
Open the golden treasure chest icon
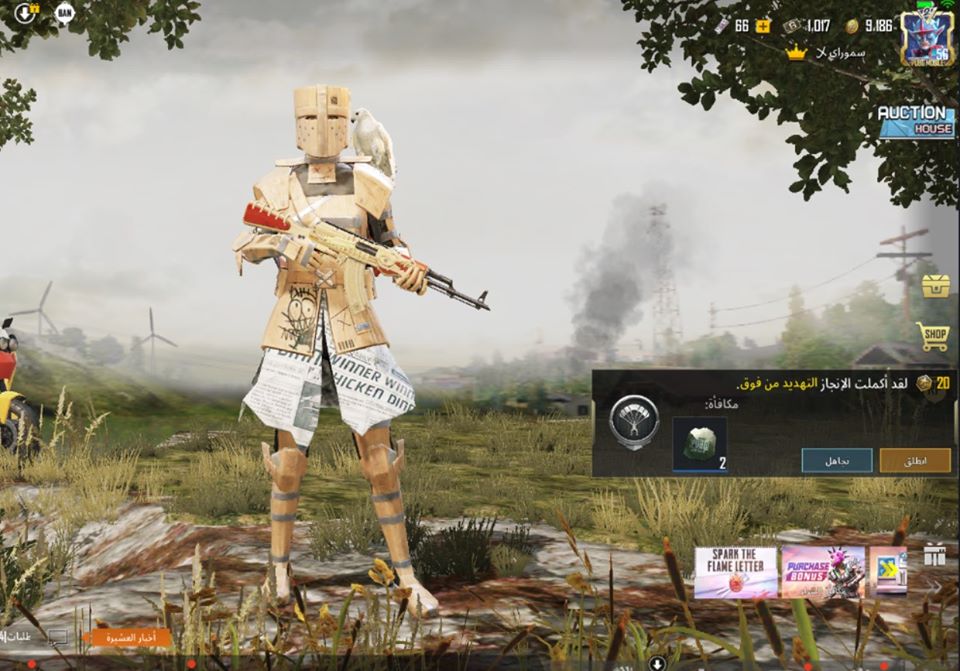pyautogui.click(x=935, y=286)
